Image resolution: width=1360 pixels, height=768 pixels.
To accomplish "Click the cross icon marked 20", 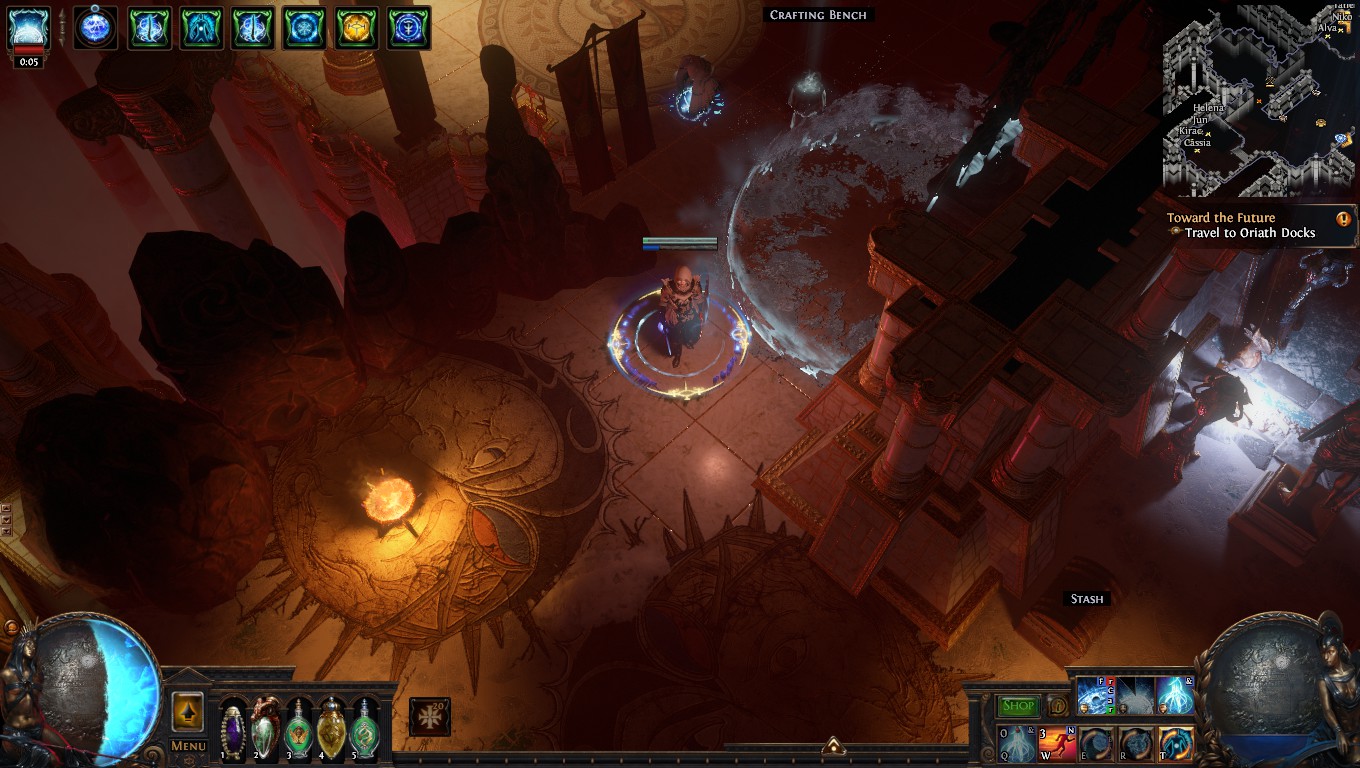I will click(429, 717).
